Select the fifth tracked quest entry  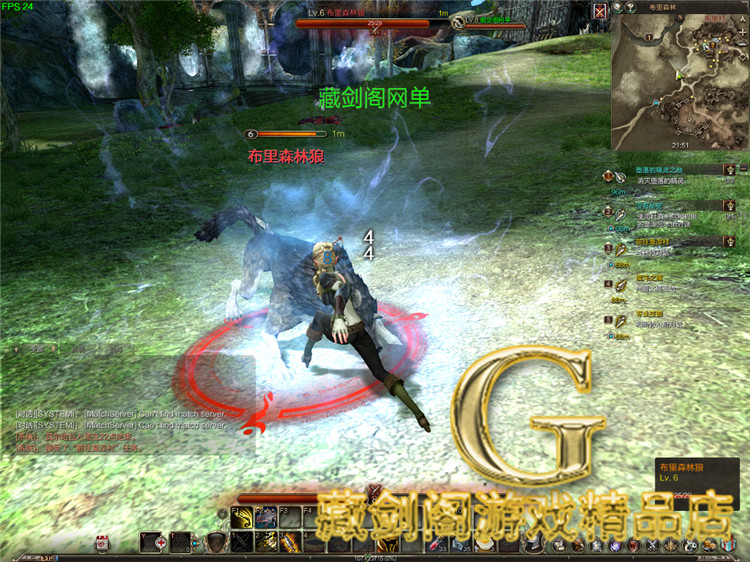pos(660,320)
